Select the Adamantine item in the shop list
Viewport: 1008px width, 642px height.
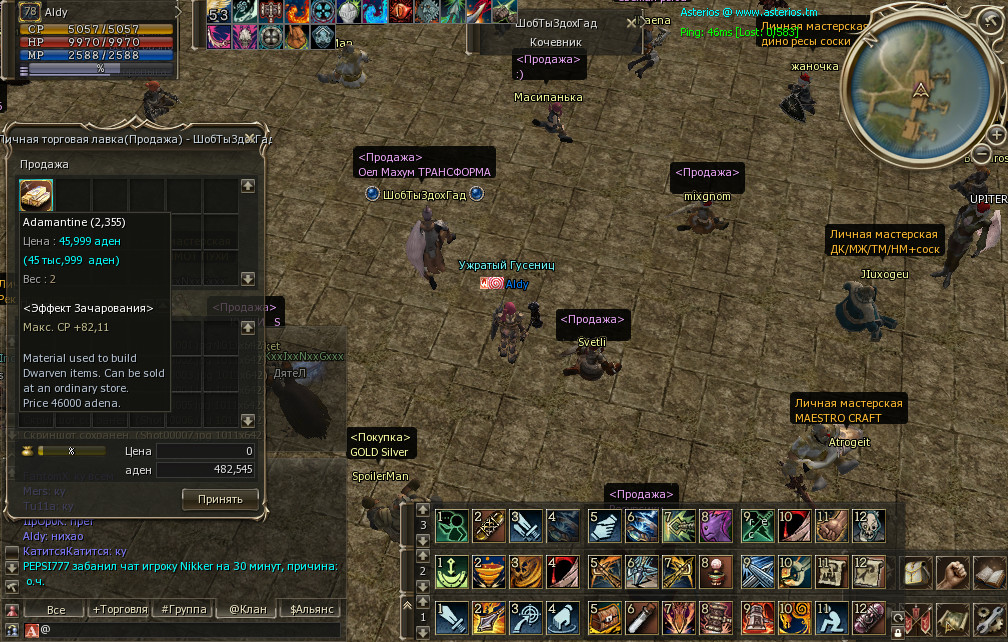[37, 194]
